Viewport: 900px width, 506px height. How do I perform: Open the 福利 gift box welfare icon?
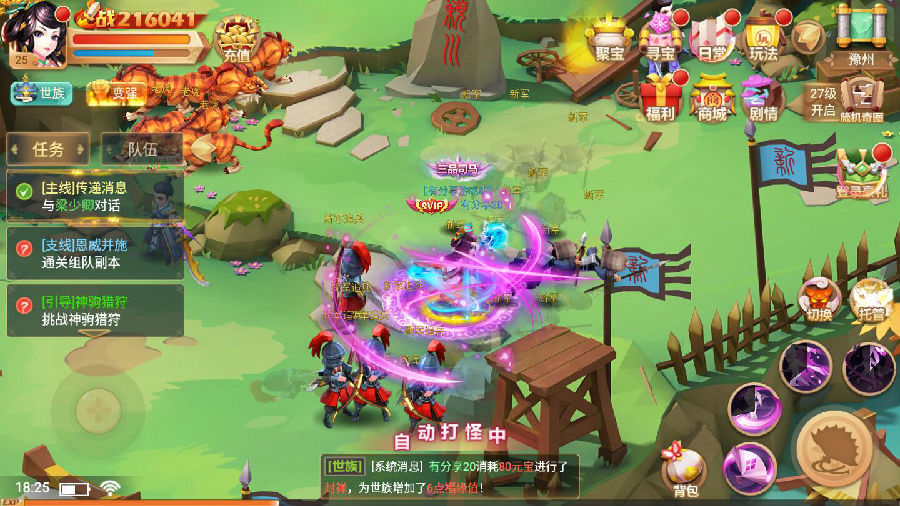pos(660,98)
